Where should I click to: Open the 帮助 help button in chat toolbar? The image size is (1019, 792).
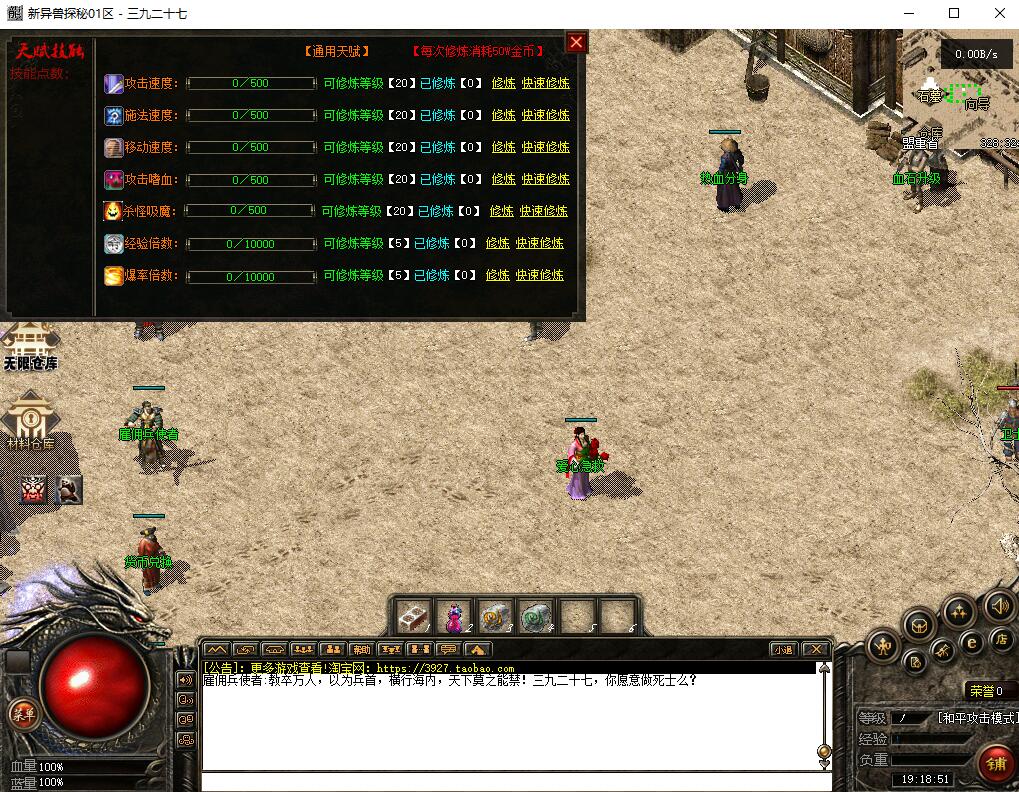click(x=361, y=649)
